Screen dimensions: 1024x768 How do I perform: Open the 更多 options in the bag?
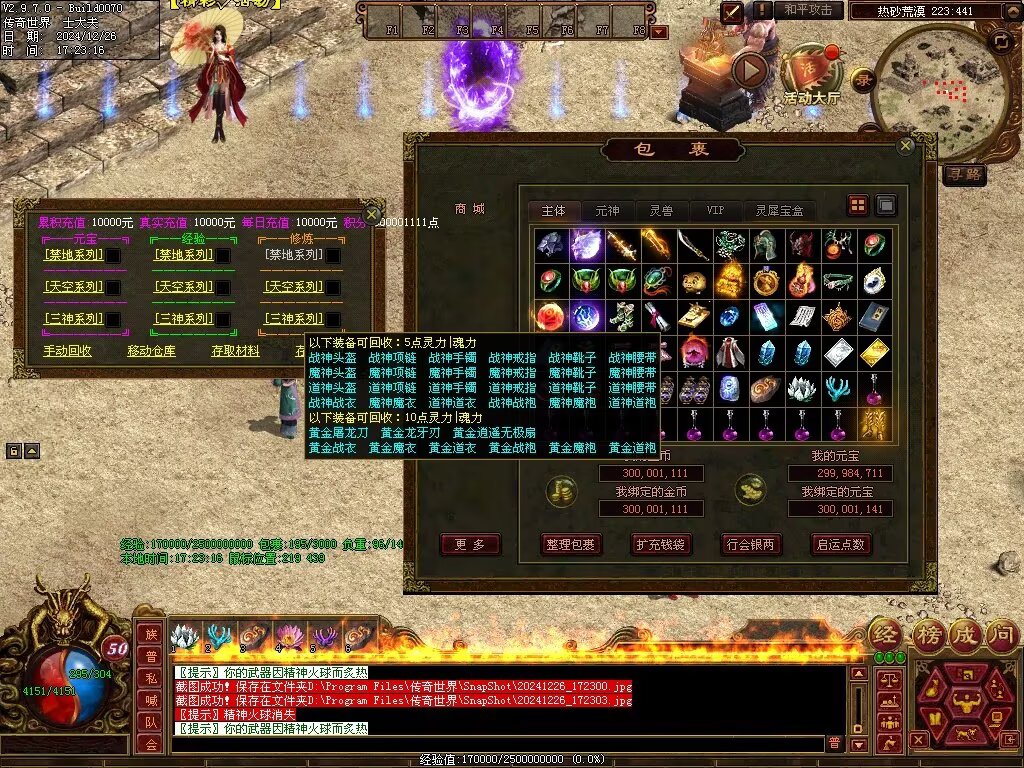click(x=470, y=545)
